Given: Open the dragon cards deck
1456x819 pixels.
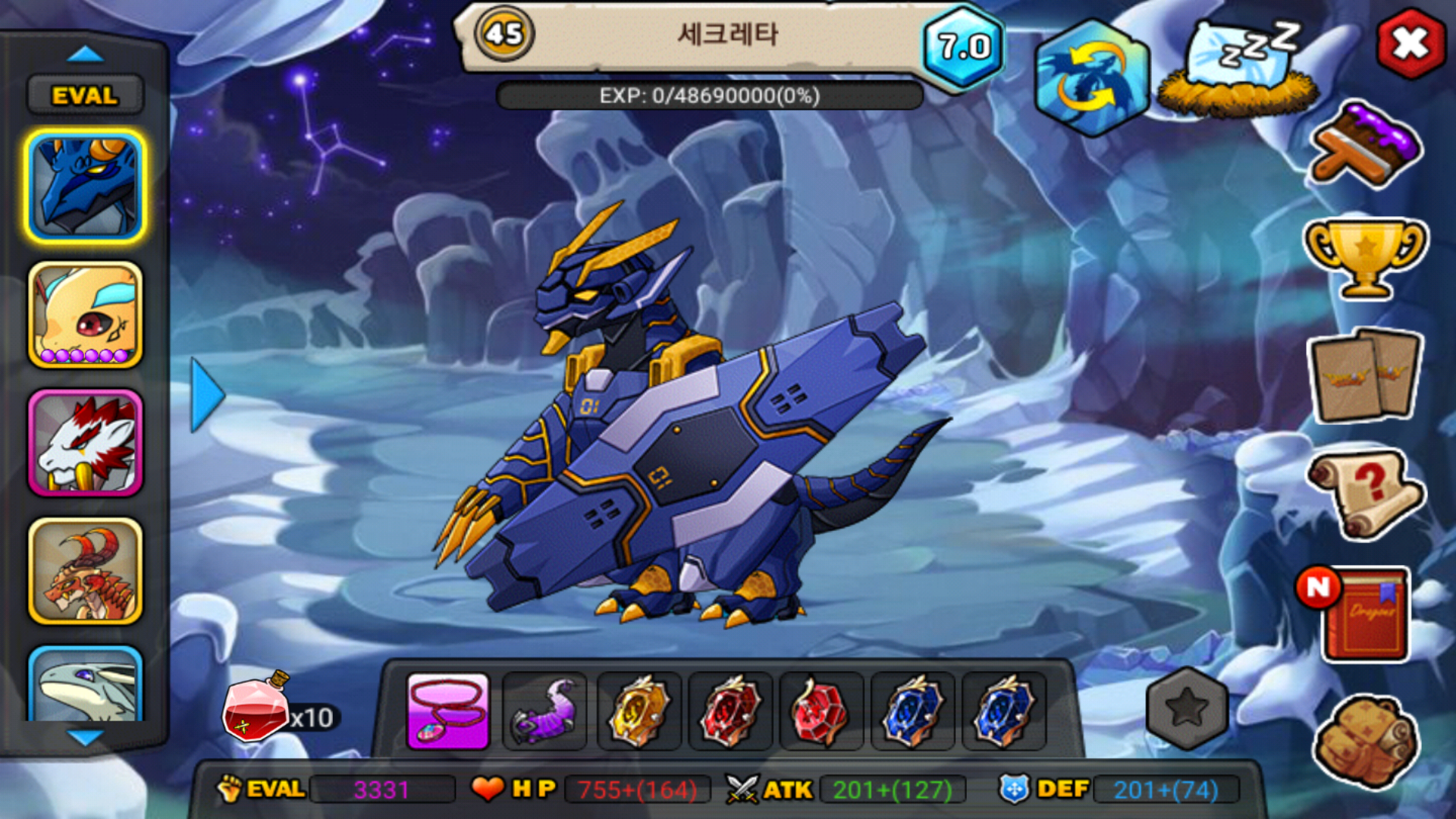Looking at the screenshot, I should coord(1365,376).
